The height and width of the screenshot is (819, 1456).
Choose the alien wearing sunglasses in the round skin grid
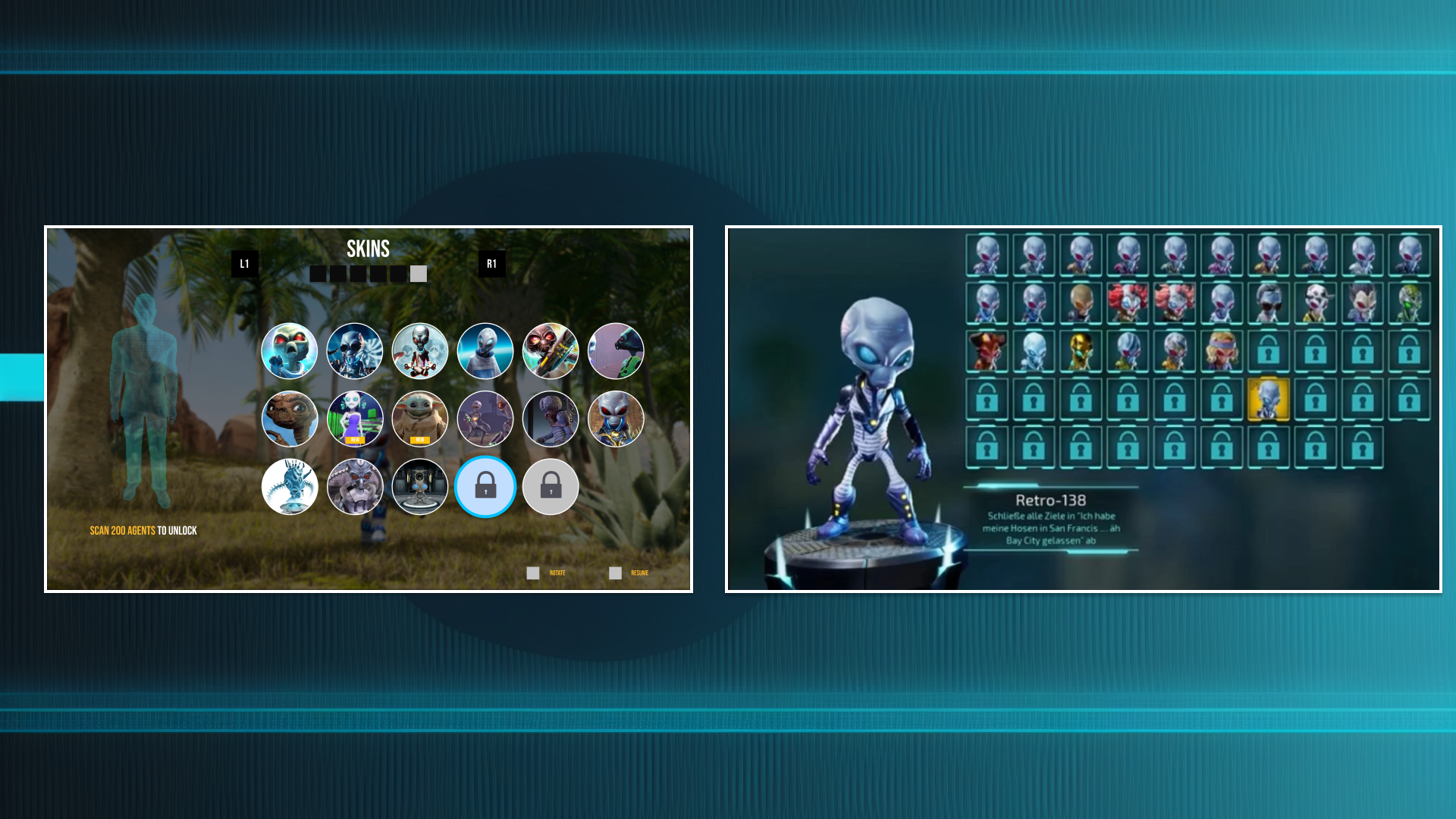tap(355, 351)
